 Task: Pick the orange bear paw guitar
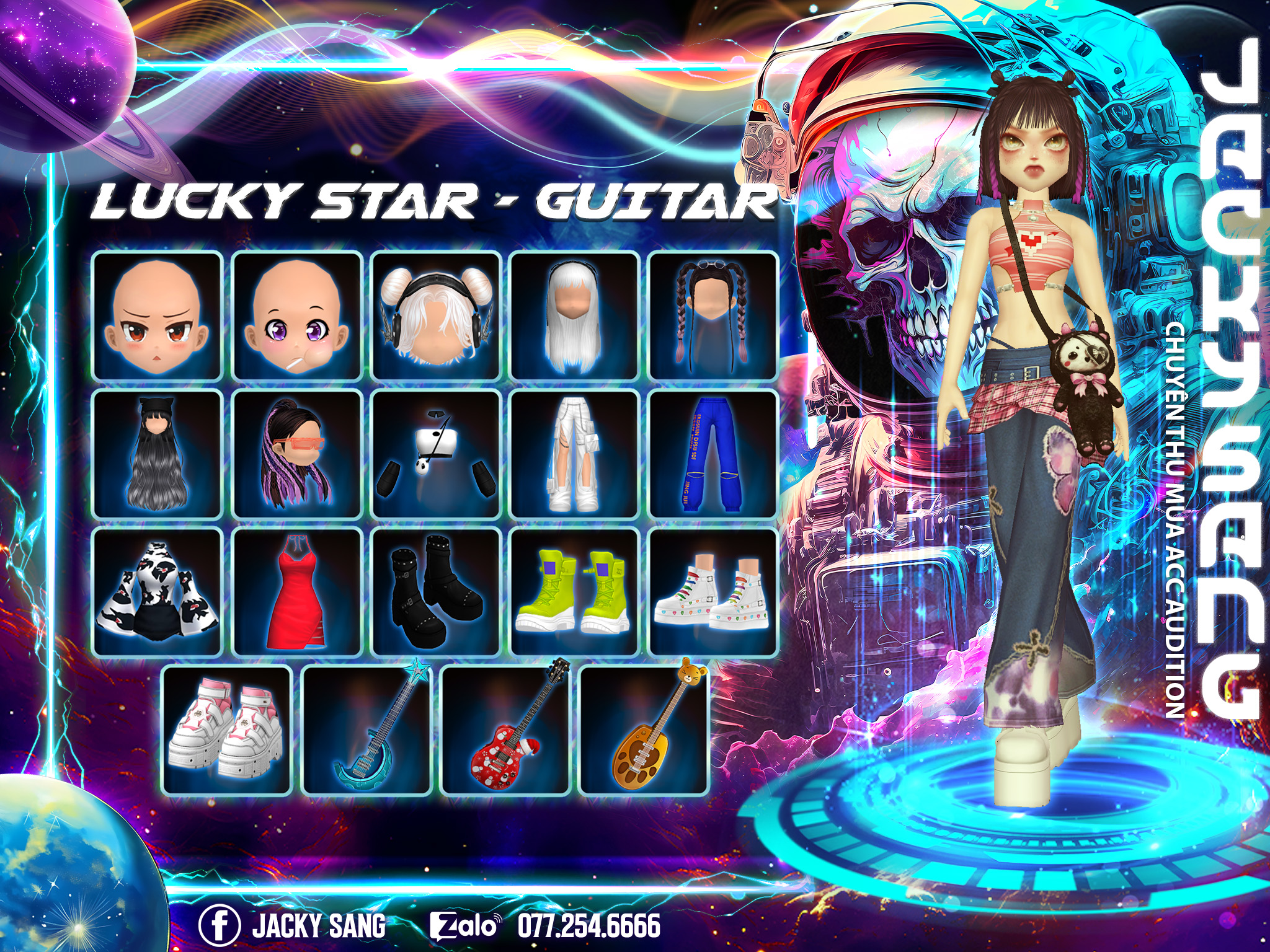pyautogui.click(x=644, y=730)
